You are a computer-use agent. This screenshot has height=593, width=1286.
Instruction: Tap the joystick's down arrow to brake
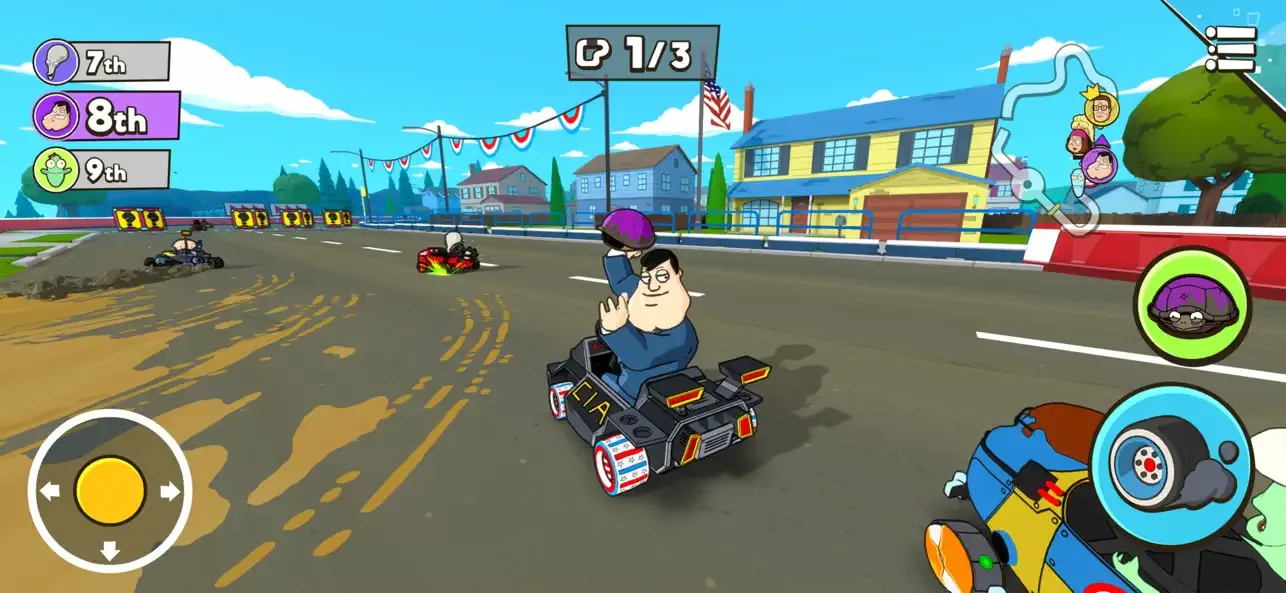pos(110,550)
